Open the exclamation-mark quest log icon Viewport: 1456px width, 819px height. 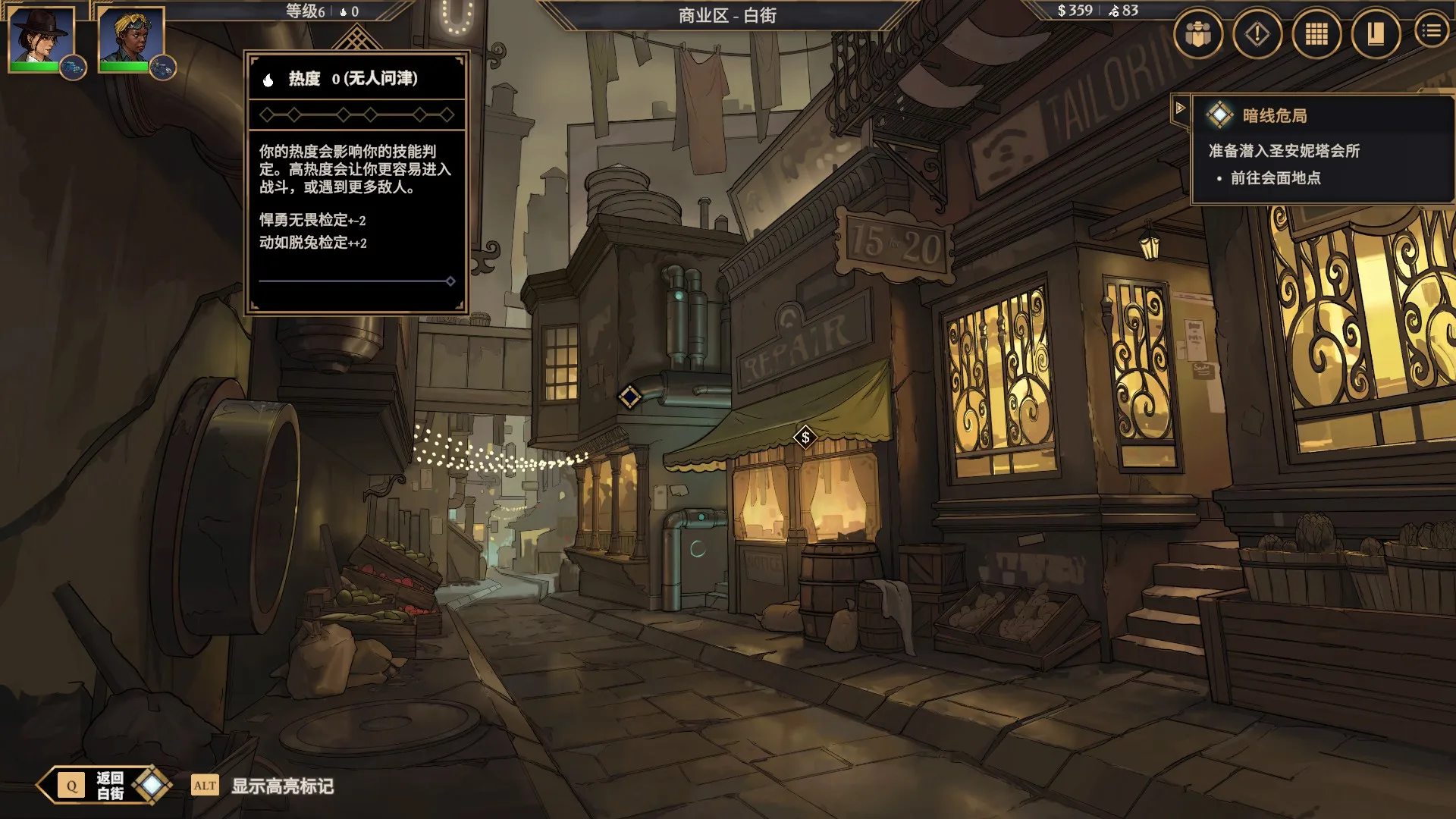1257,33
